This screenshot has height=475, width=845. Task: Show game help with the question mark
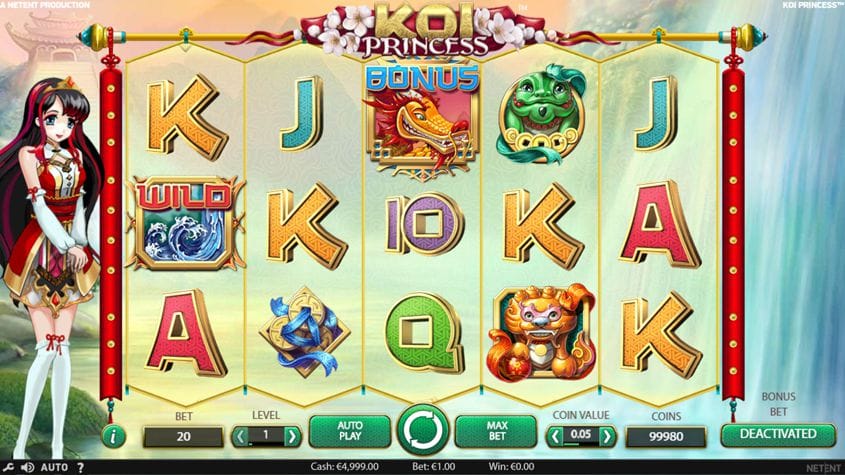coord(81,467)
